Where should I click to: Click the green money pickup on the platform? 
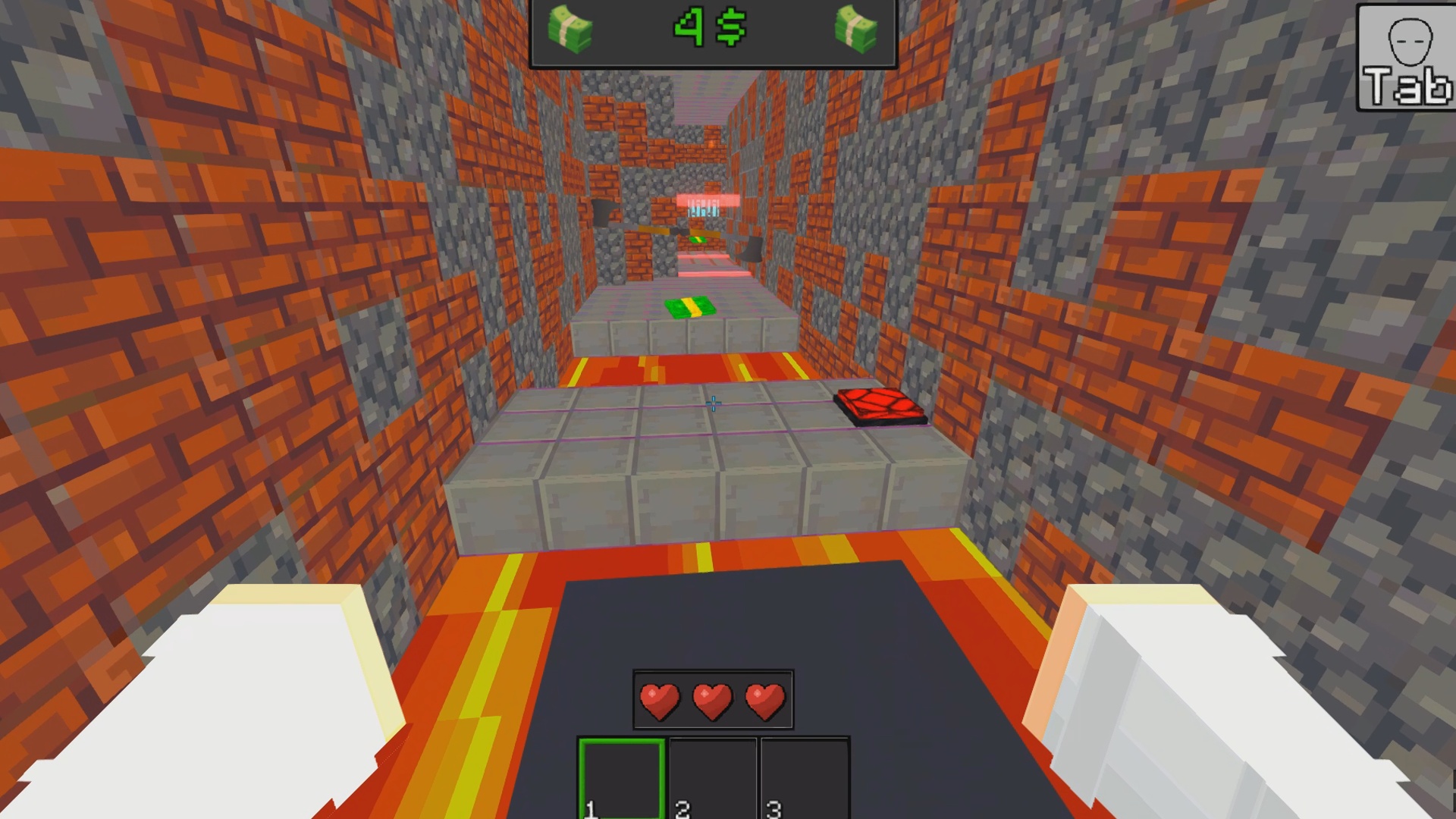692,306
